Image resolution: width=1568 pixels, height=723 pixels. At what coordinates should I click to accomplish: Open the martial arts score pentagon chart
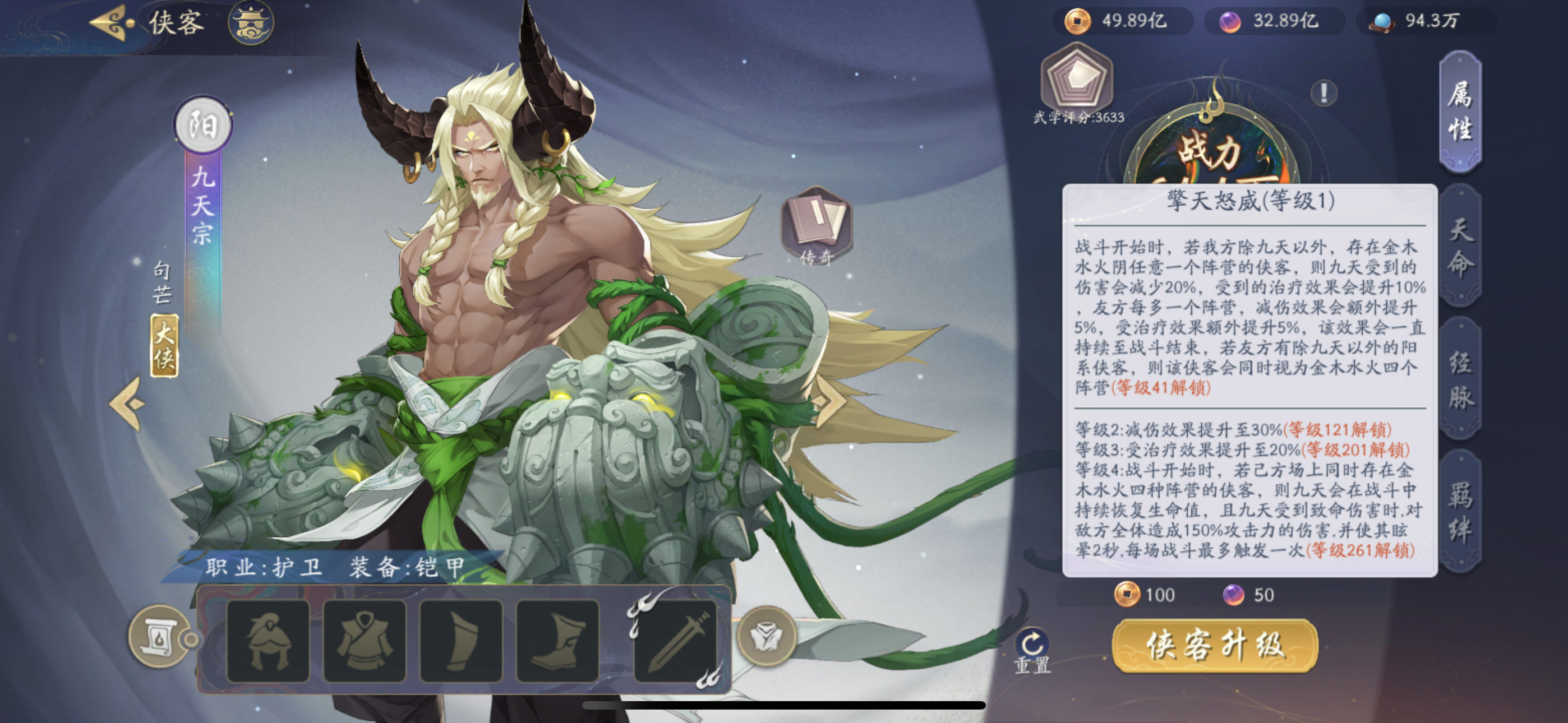tap(1076, 78)
